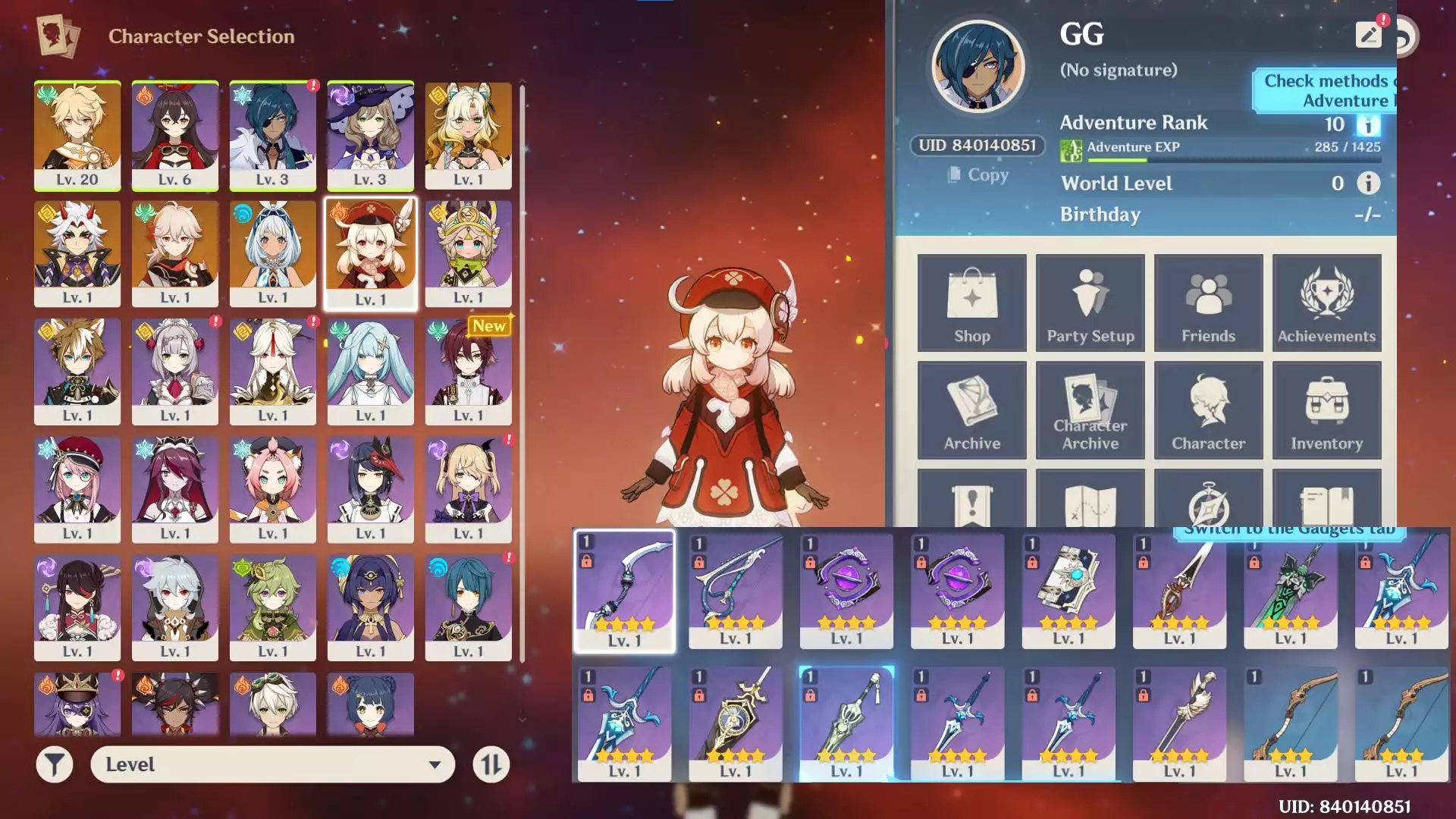Open Party Setup

point(1090,303)
